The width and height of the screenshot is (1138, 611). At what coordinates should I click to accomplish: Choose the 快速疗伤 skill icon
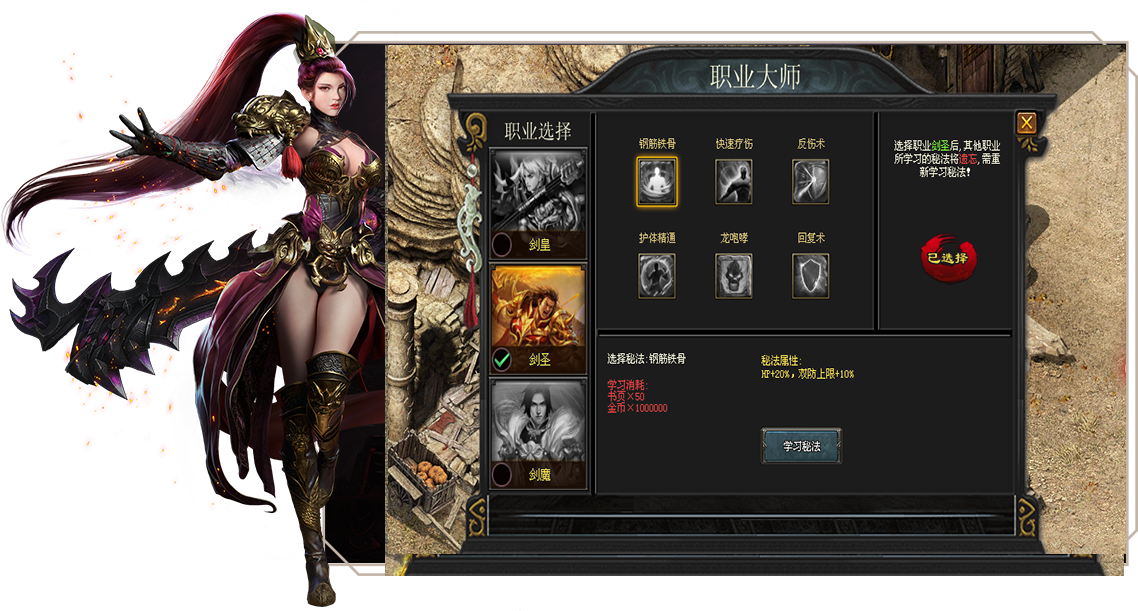tap(734, 181)
